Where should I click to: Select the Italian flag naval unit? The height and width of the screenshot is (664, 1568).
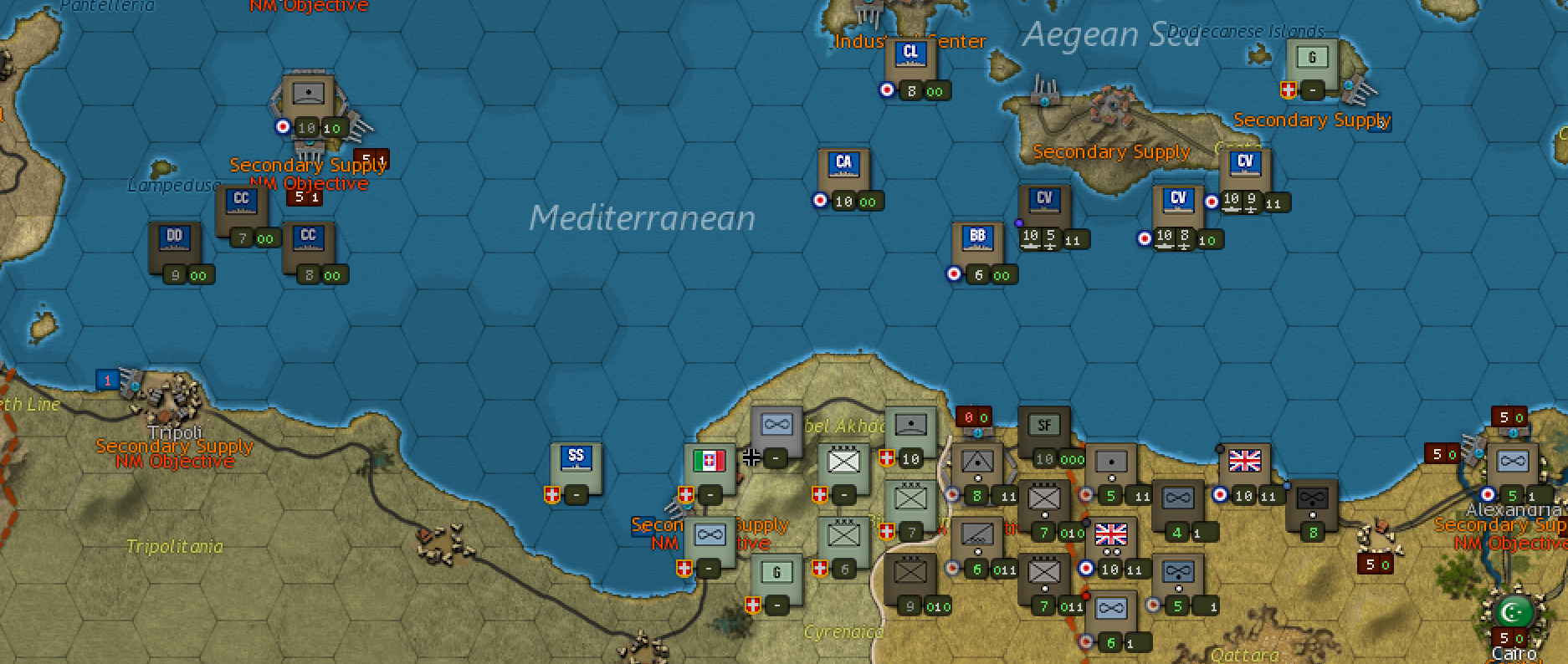point(709,460)
